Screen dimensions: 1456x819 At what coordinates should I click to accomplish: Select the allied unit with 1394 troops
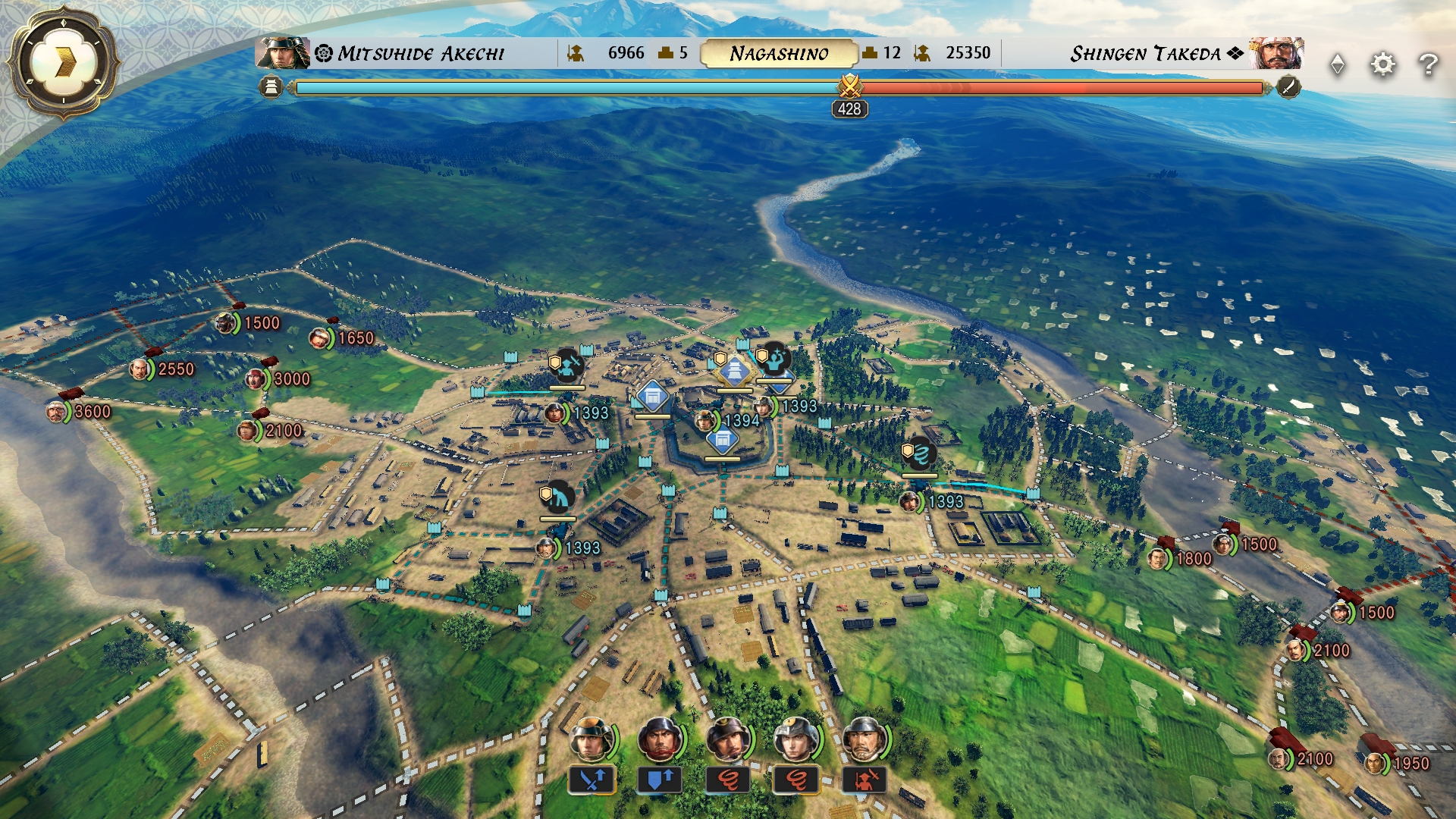(706, 420)
